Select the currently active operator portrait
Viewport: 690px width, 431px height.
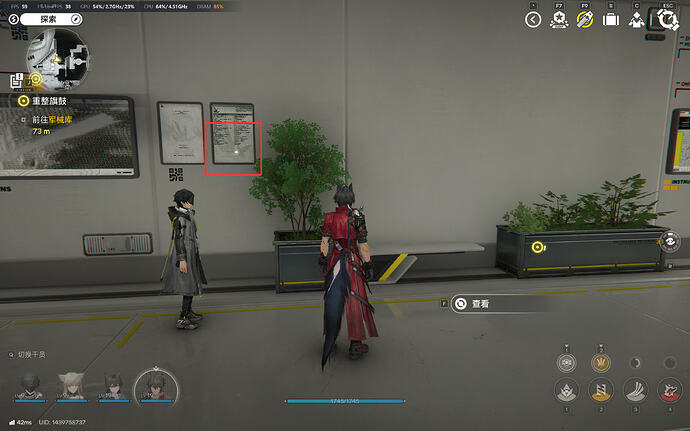click(x=155, y=385)
